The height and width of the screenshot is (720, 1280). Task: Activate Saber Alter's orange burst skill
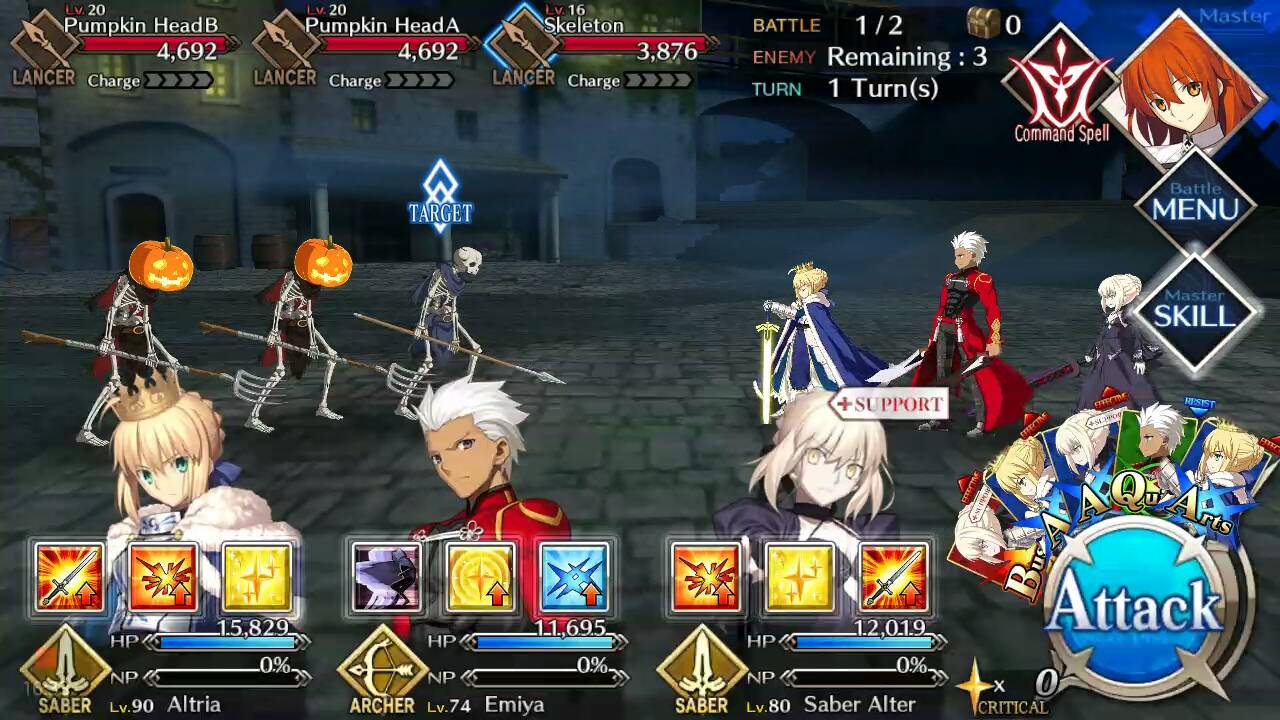pyautogui.click(x=705, y=577)
